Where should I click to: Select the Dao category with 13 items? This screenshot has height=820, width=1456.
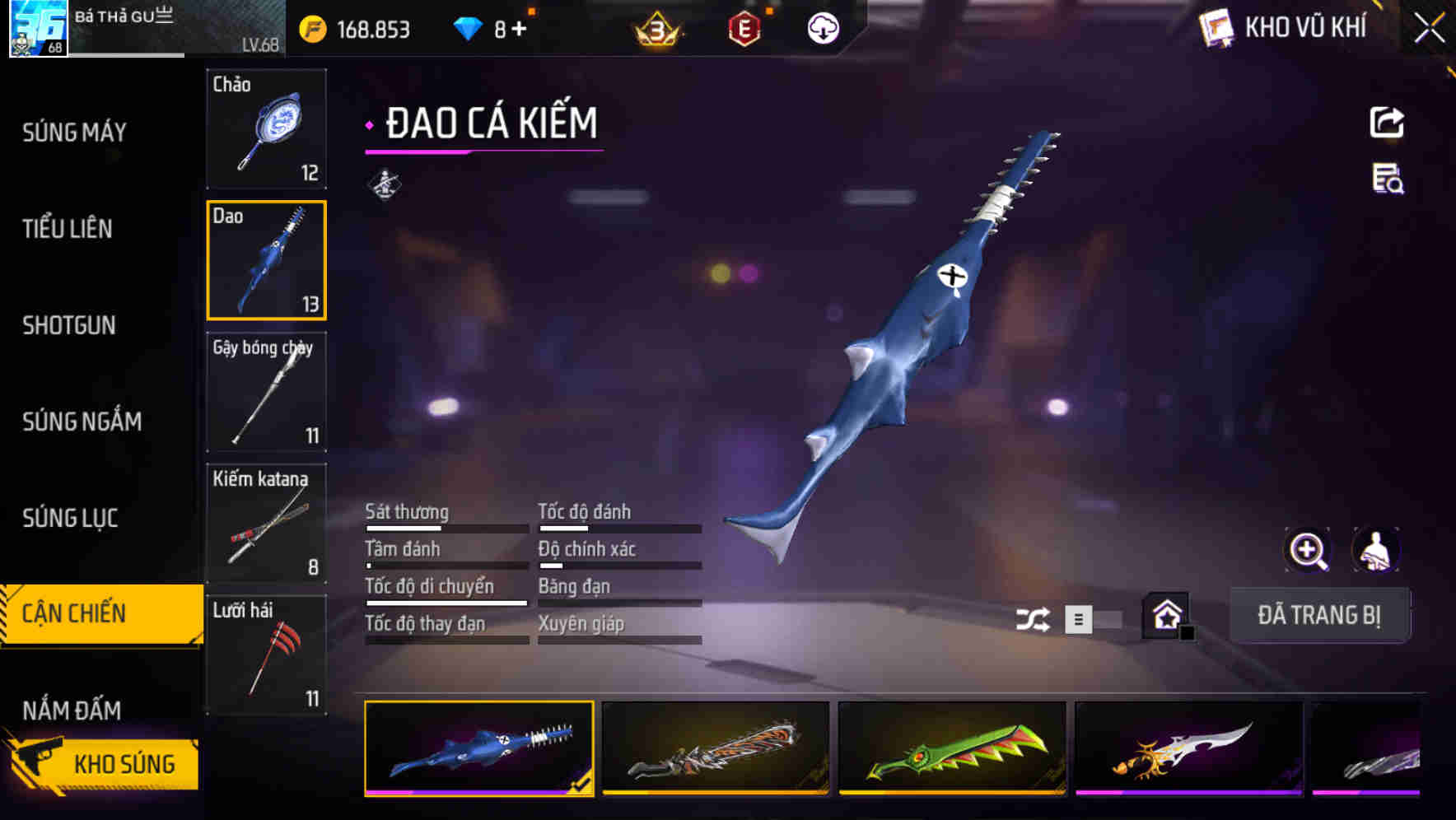click(266, 259)
